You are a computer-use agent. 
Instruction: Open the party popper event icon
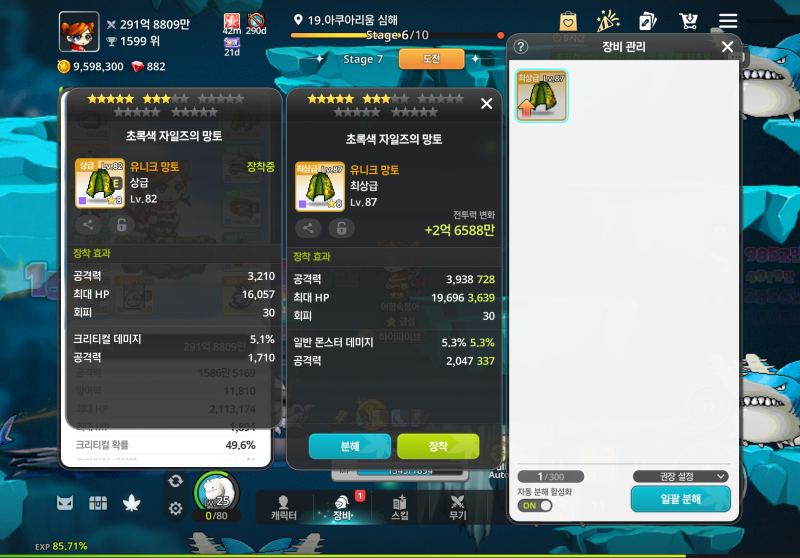[608, 20]
